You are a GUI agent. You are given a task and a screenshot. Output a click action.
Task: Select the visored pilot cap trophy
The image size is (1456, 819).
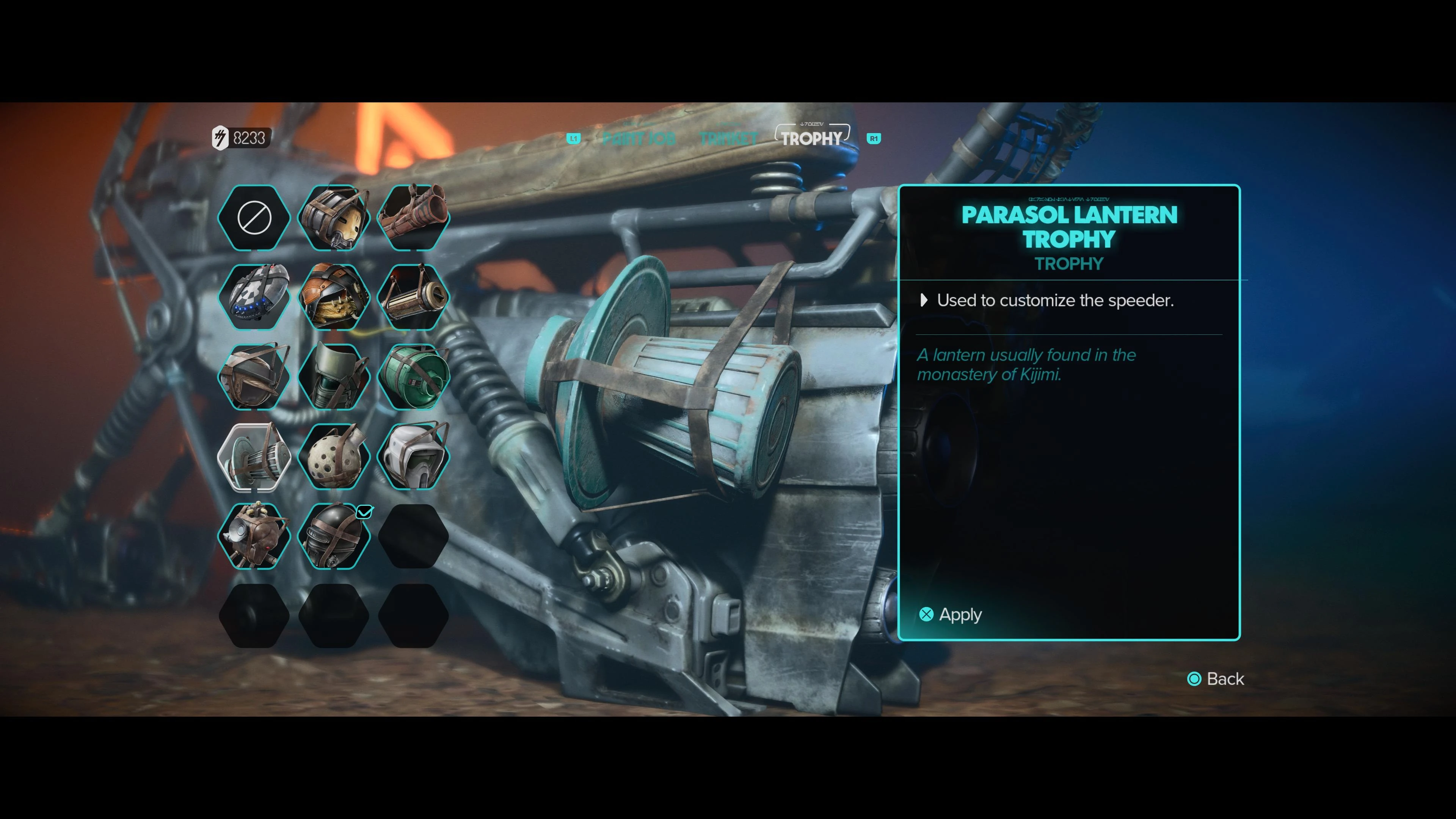[x=254, y=377]
